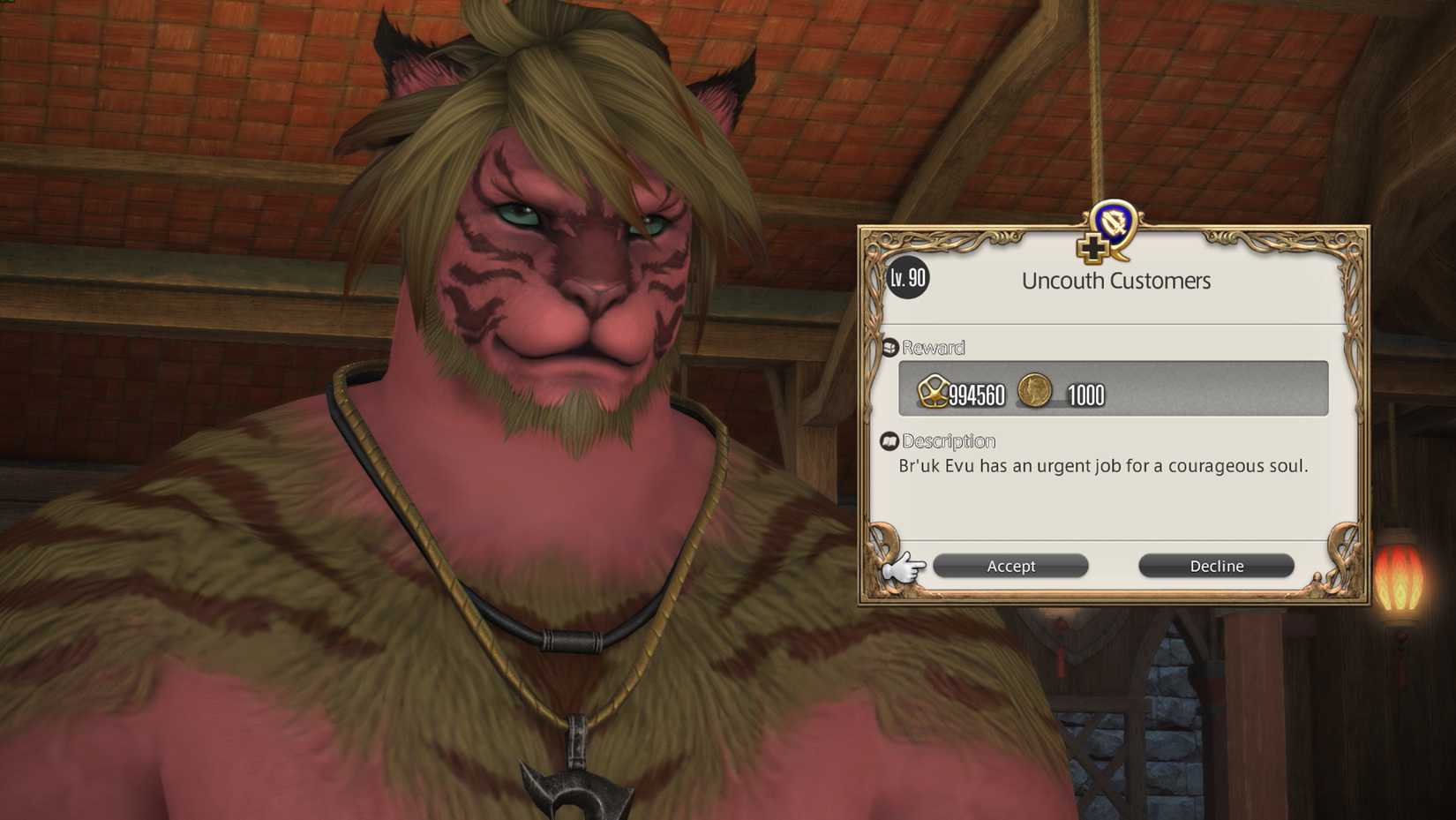This screenshot has width=1456, height=820.
Task: Click the treasure chest icon beside Reward
Action: [890, 347]
